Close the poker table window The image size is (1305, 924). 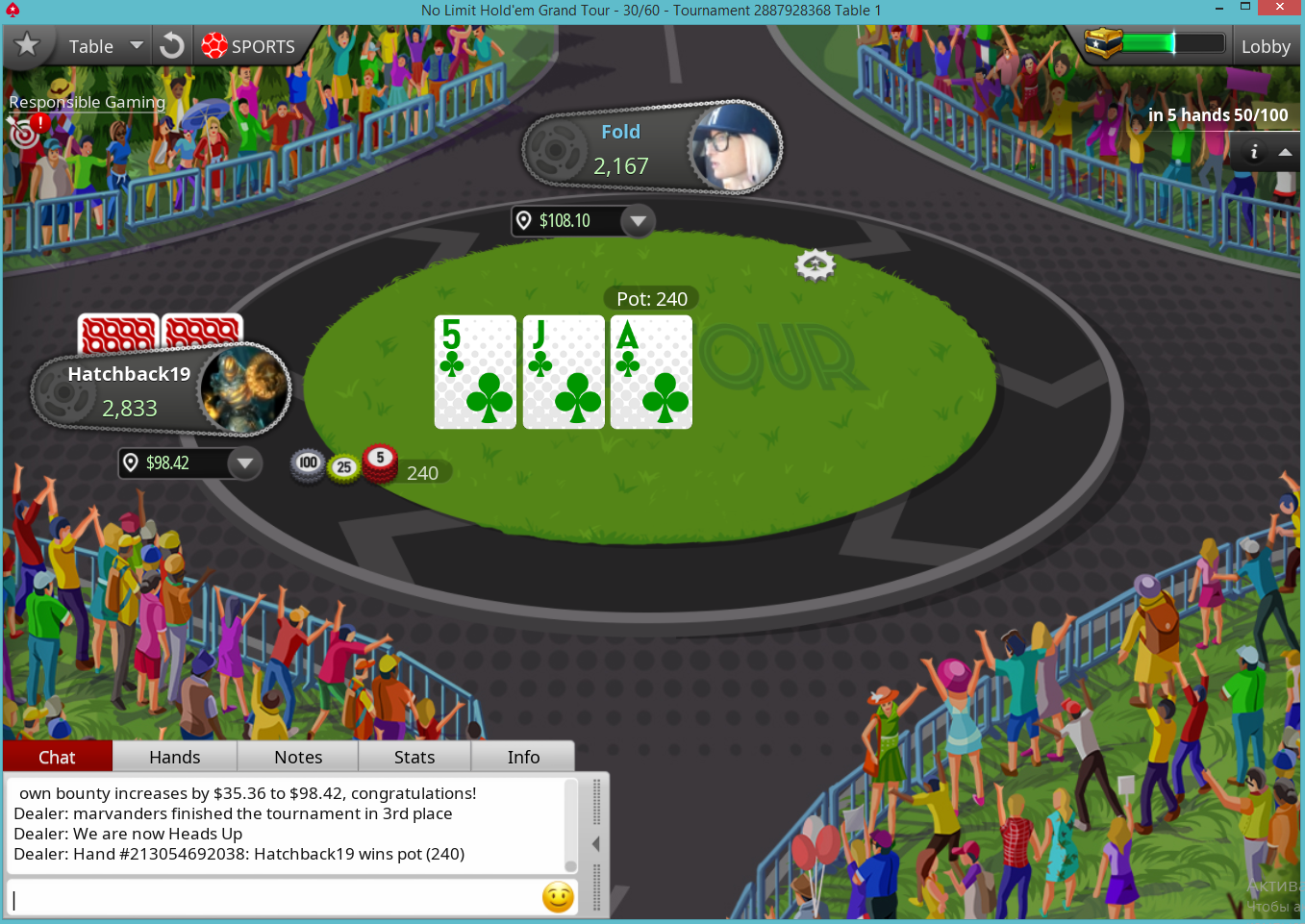tap(1279, 8)
